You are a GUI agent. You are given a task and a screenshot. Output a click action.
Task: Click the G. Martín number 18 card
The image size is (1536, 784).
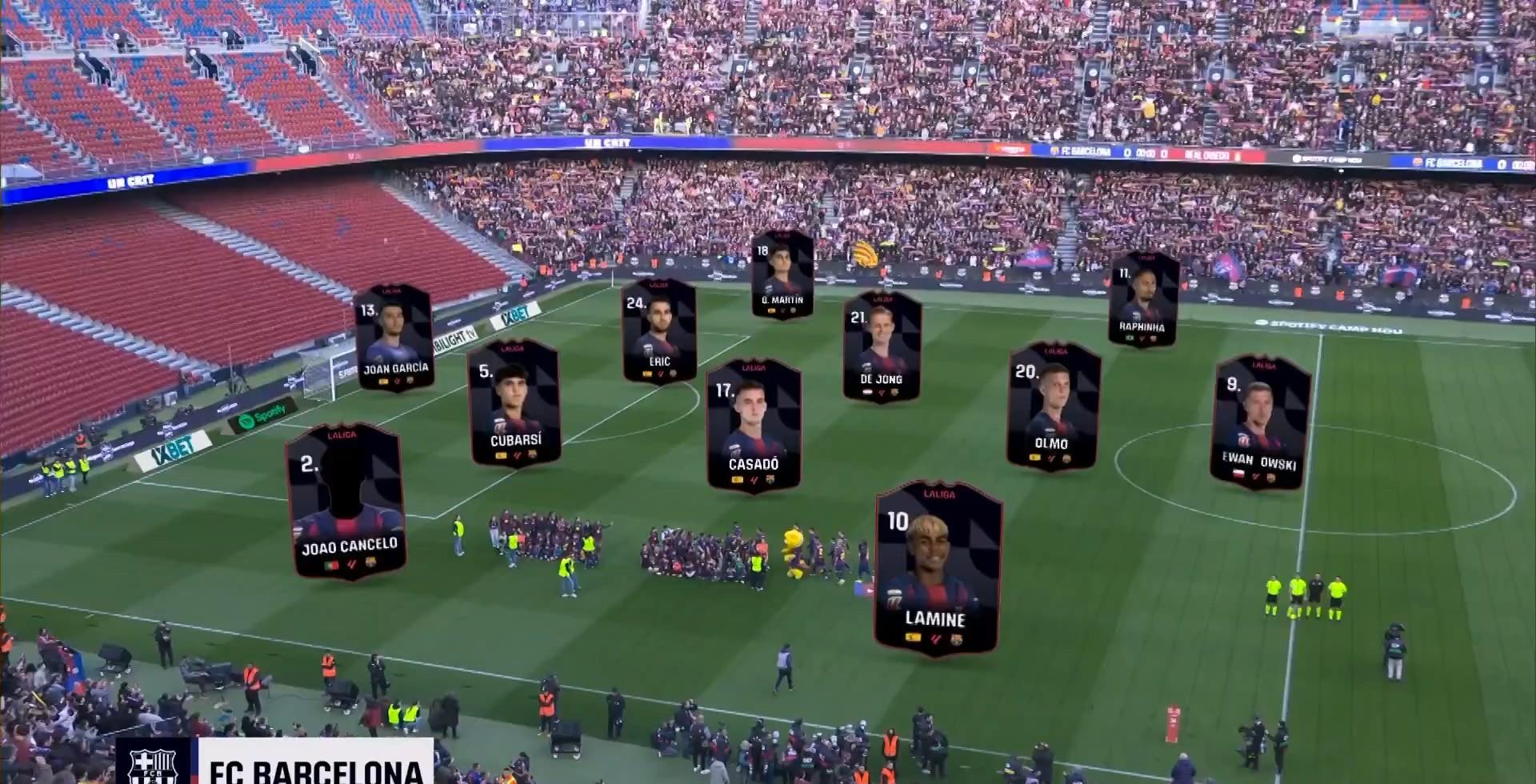(782, 276)
